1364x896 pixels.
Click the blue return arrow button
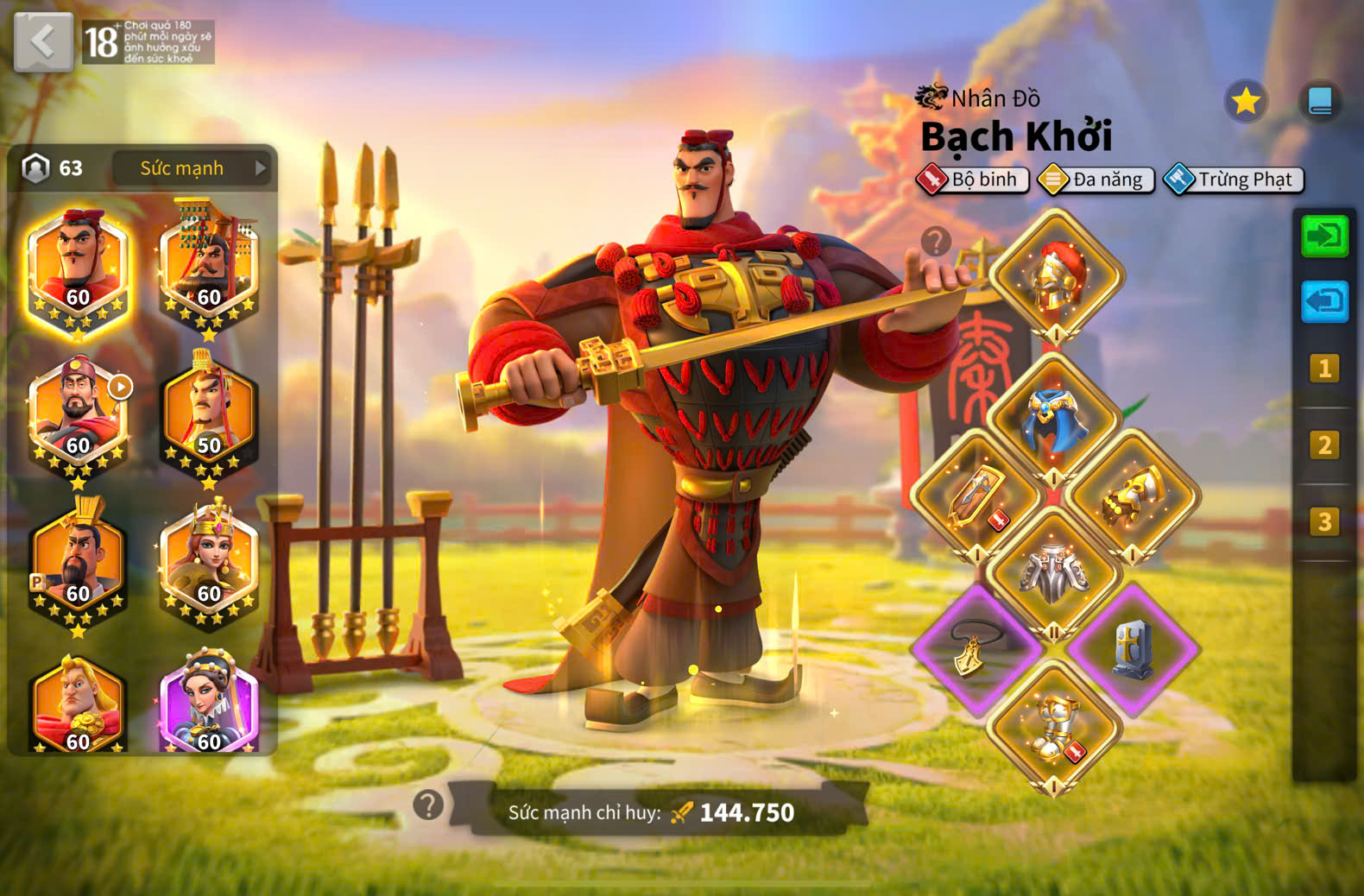click(x=1324, y=301)
